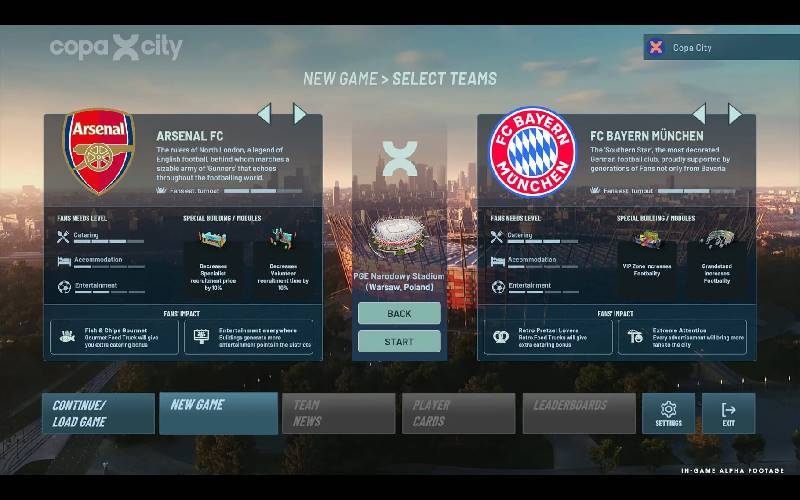This screenshot has height=500, width=800.
Task: Open Continue / Load Game
Action: coord(98,413)
